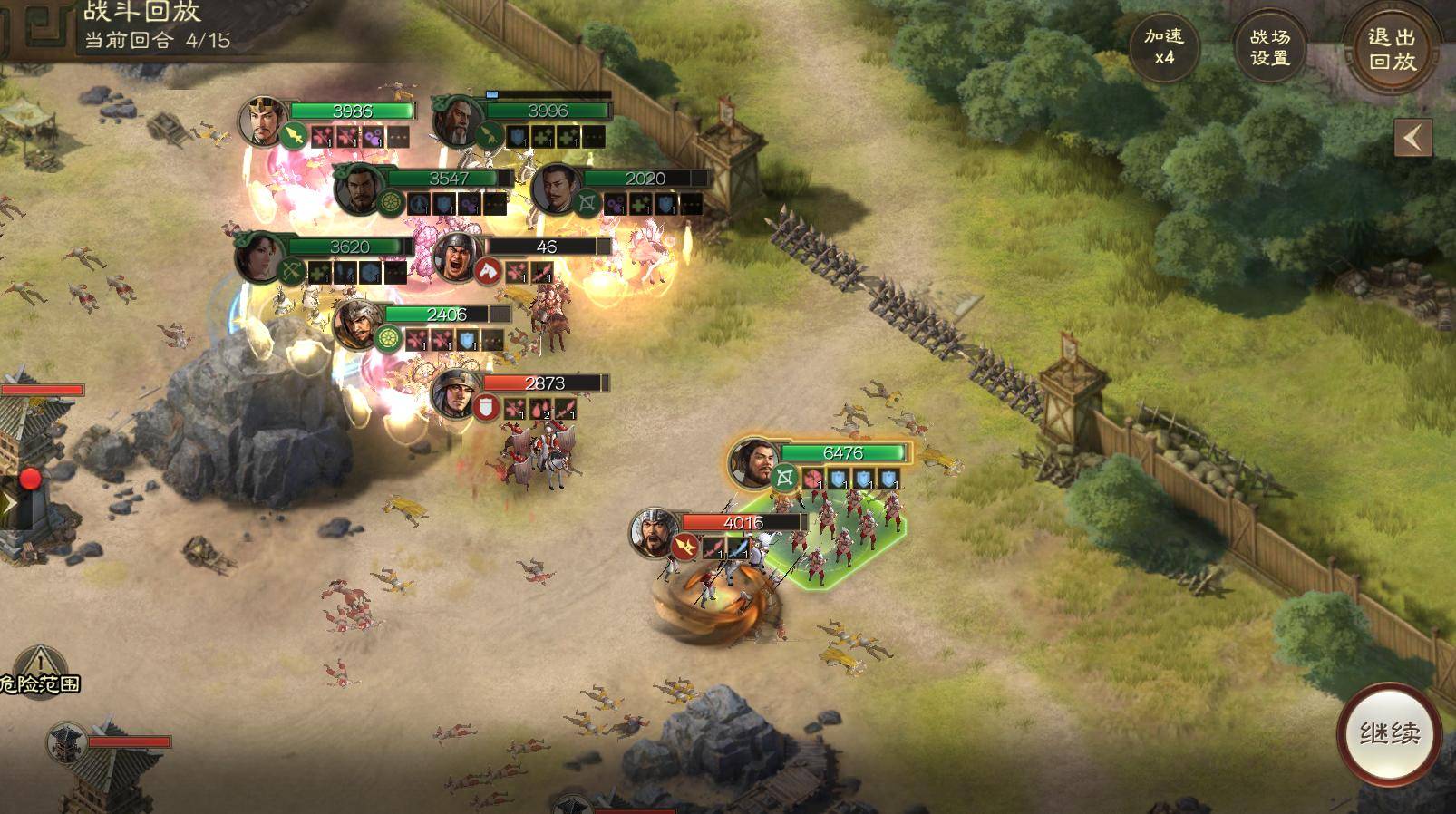
Task: Select the general with 3547 troops
Action: click(x=359, y=189)
